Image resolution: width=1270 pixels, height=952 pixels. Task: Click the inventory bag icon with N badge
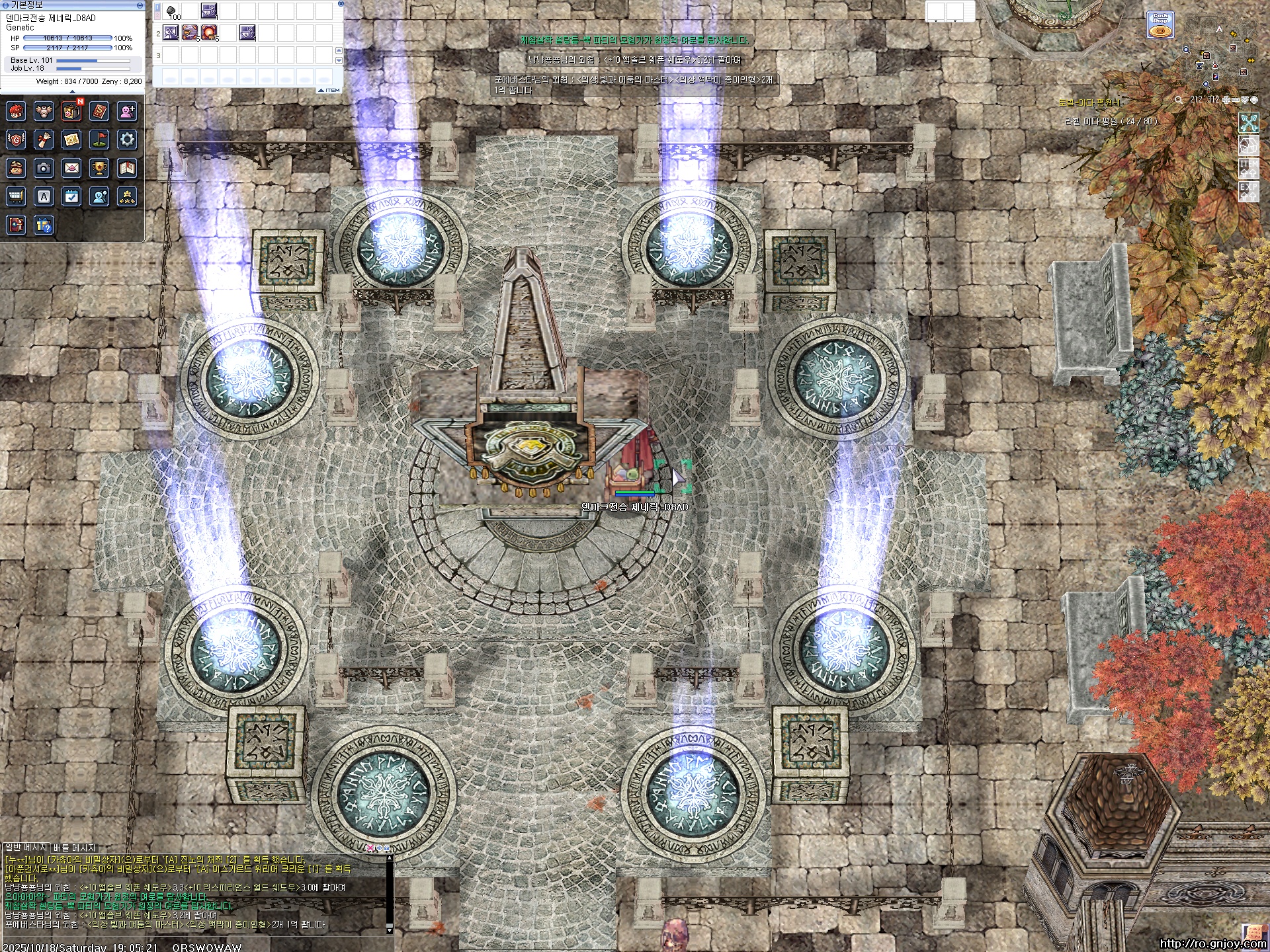[x=71, y=111]
